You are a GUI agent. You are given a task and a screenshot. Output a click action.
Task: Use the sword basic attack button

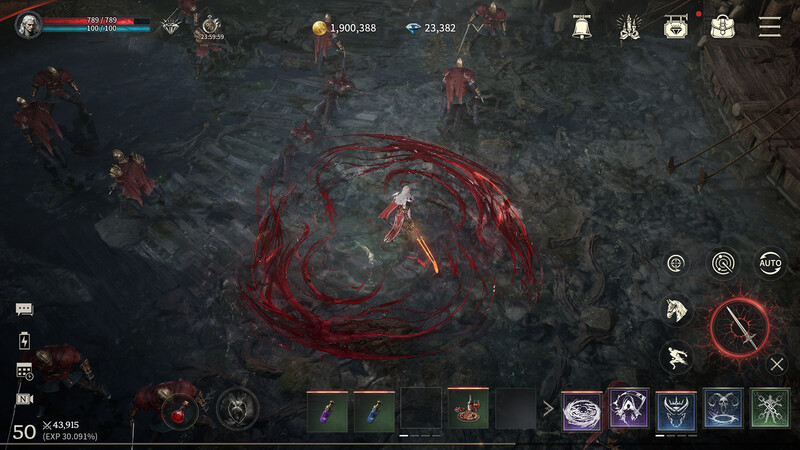(x=740, y=325)
